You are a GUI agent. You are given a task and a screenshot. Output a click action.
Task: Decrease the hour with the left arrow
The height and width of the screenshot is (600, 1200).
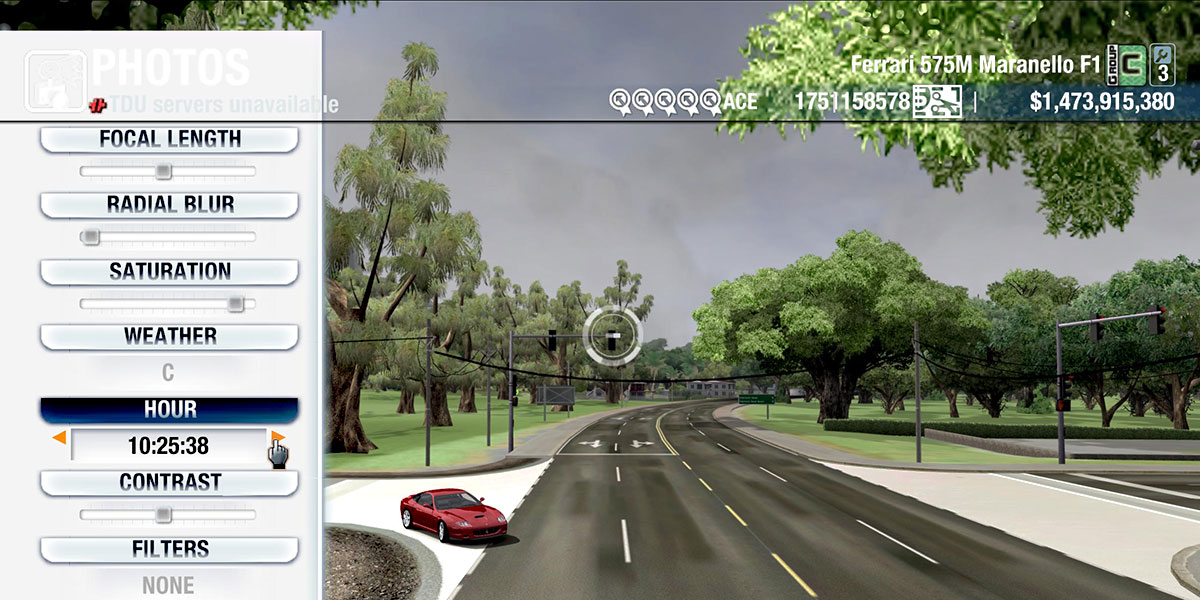(x=60, y=438)
